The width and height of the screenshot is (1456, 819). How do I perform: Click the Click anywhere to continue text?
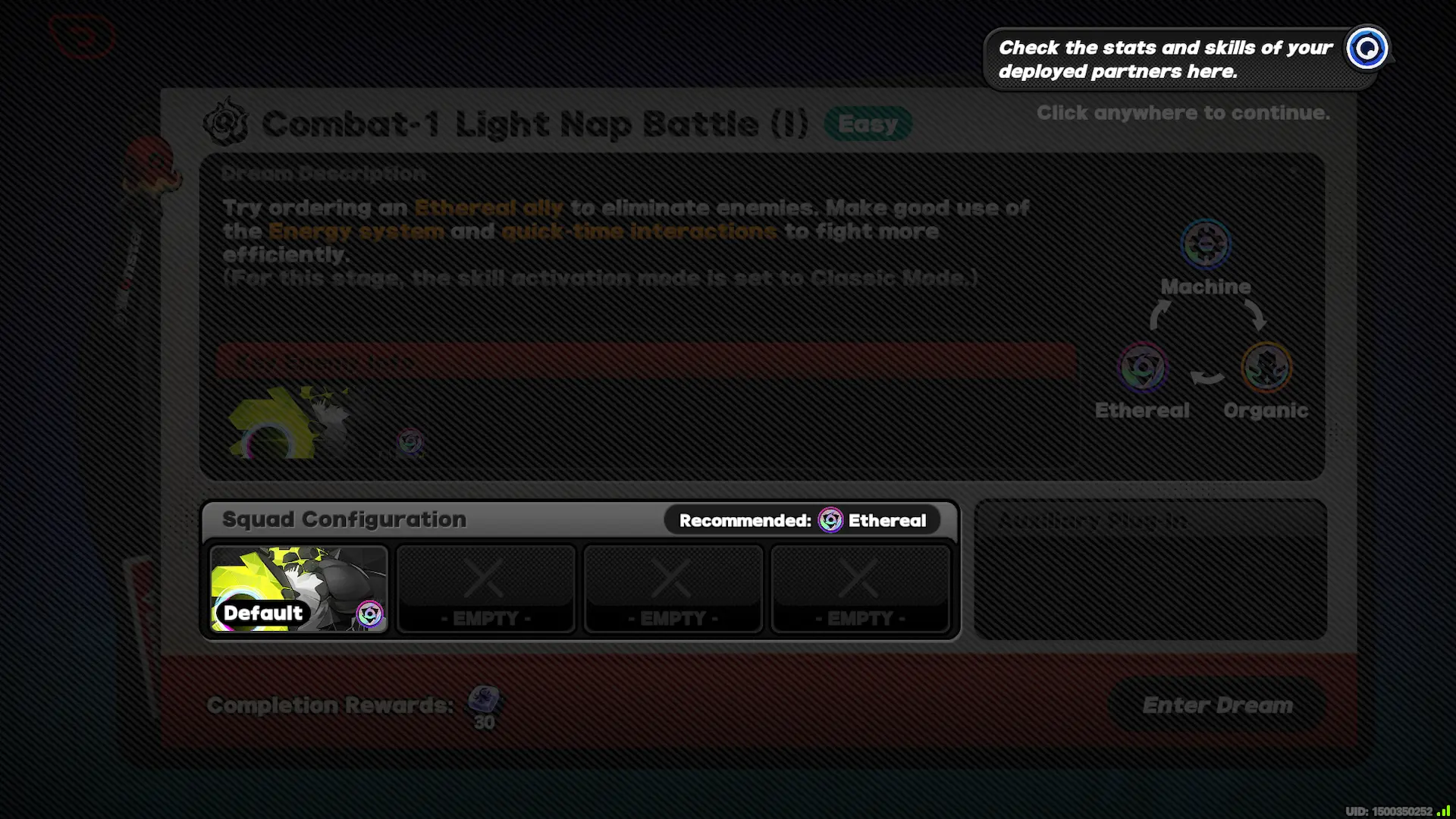coord(1182,113)
